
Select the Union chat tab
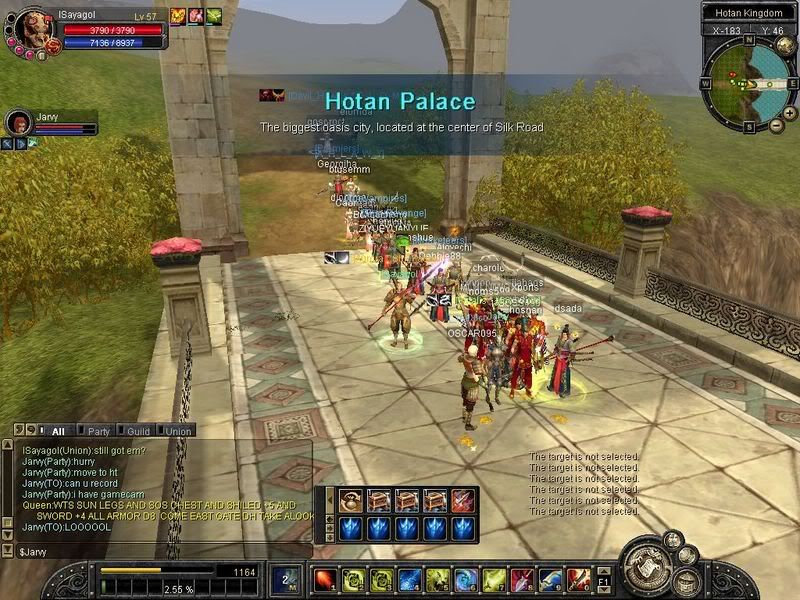click(x=179, y=431)
